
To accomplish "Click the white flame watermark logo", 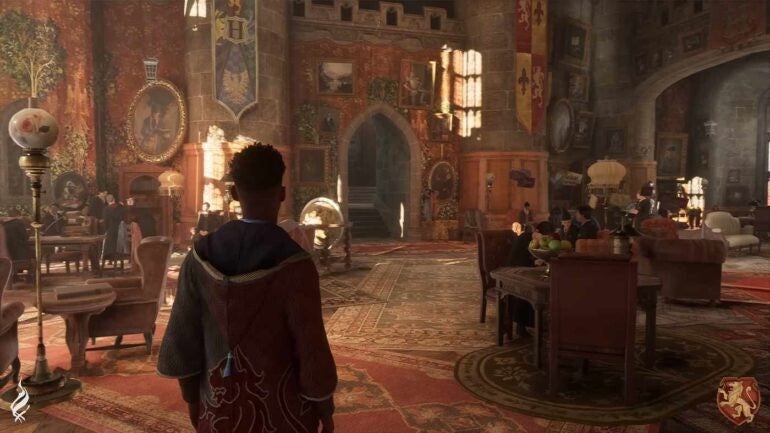I will pyautogui.click(x=21, y=403).
